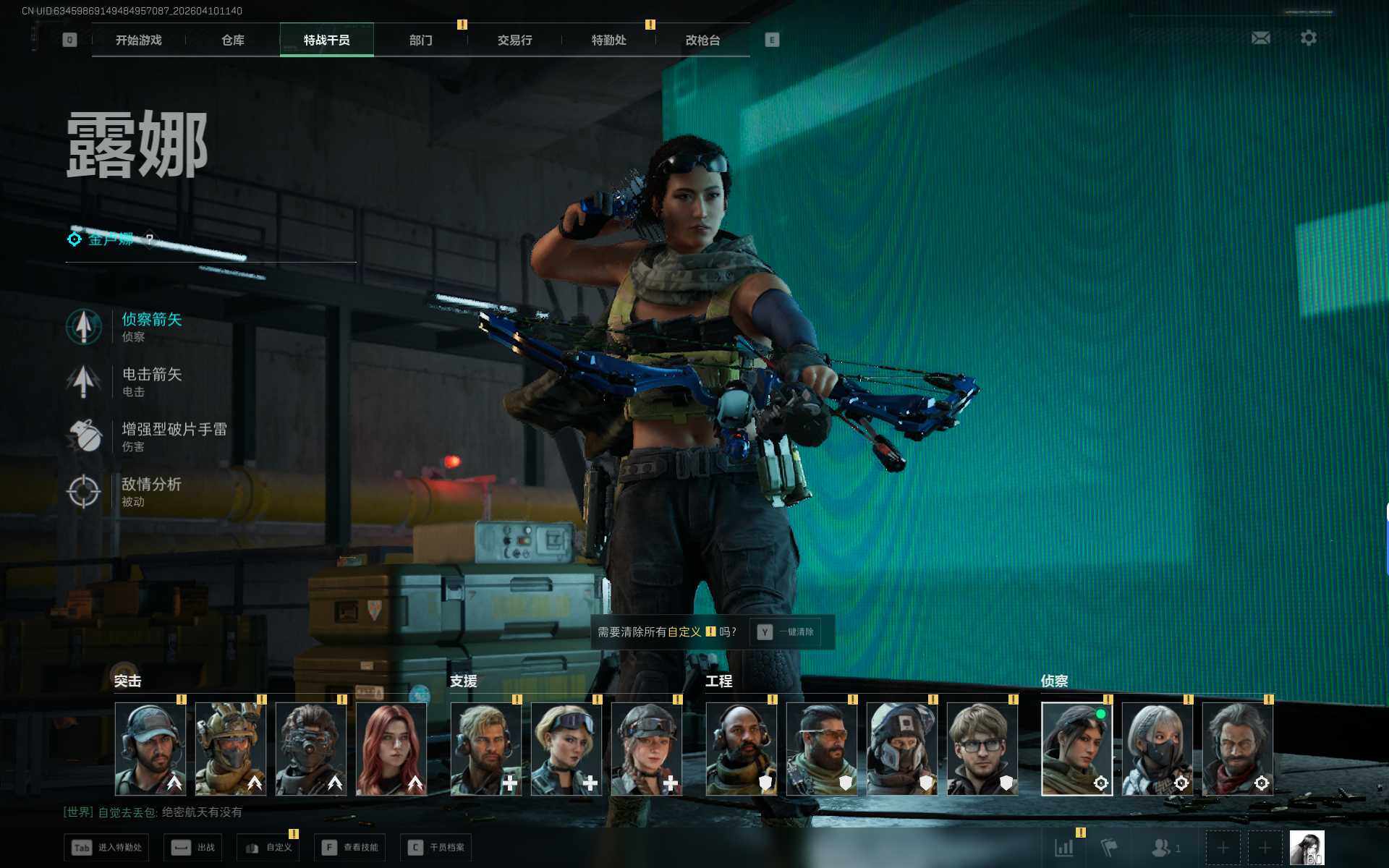Choose the red-haired assault operator portrait
The width and height of the screenshot is (1389, 868).
tap(391, 749)
